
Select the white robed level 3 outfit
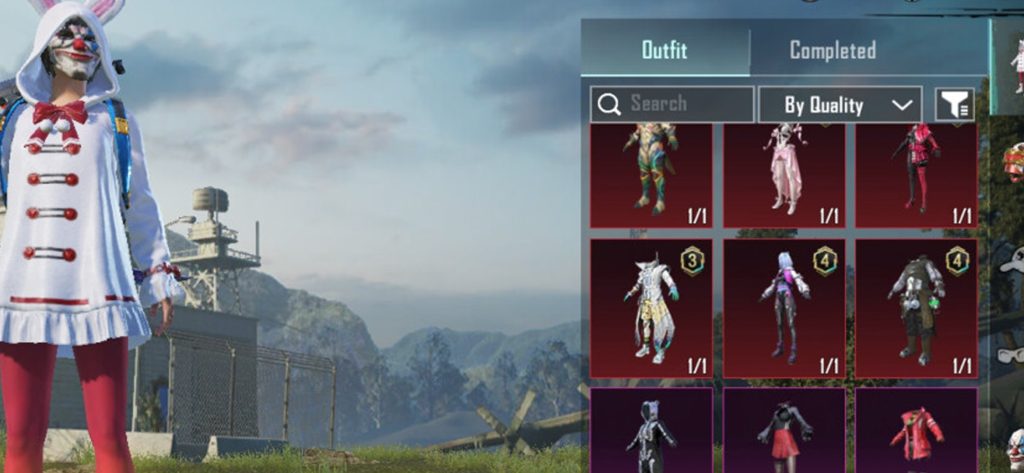click(x=651, y=307)
